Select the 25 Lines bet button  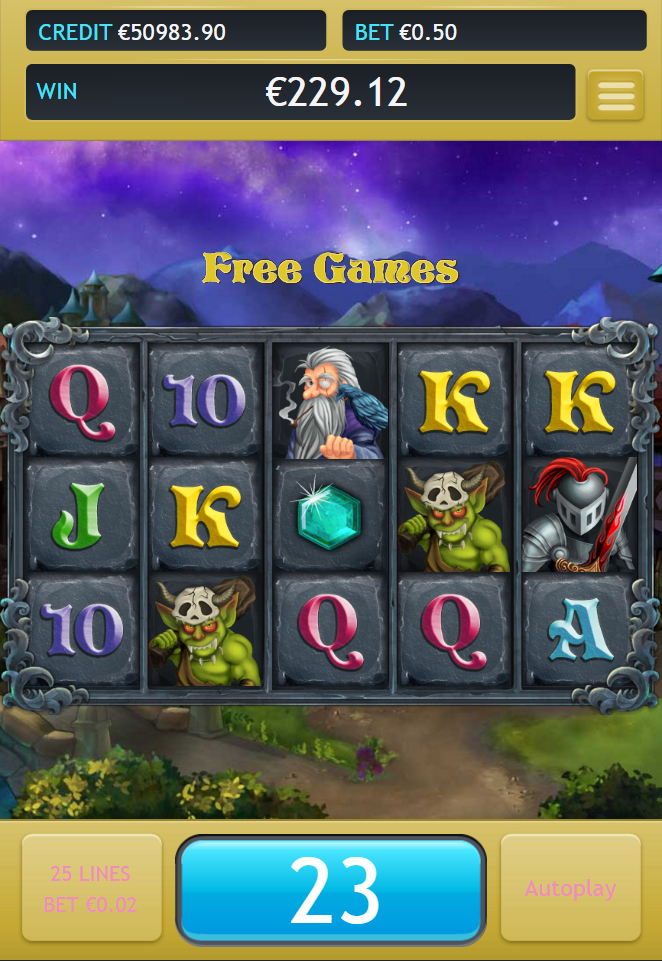coord(91,888)
